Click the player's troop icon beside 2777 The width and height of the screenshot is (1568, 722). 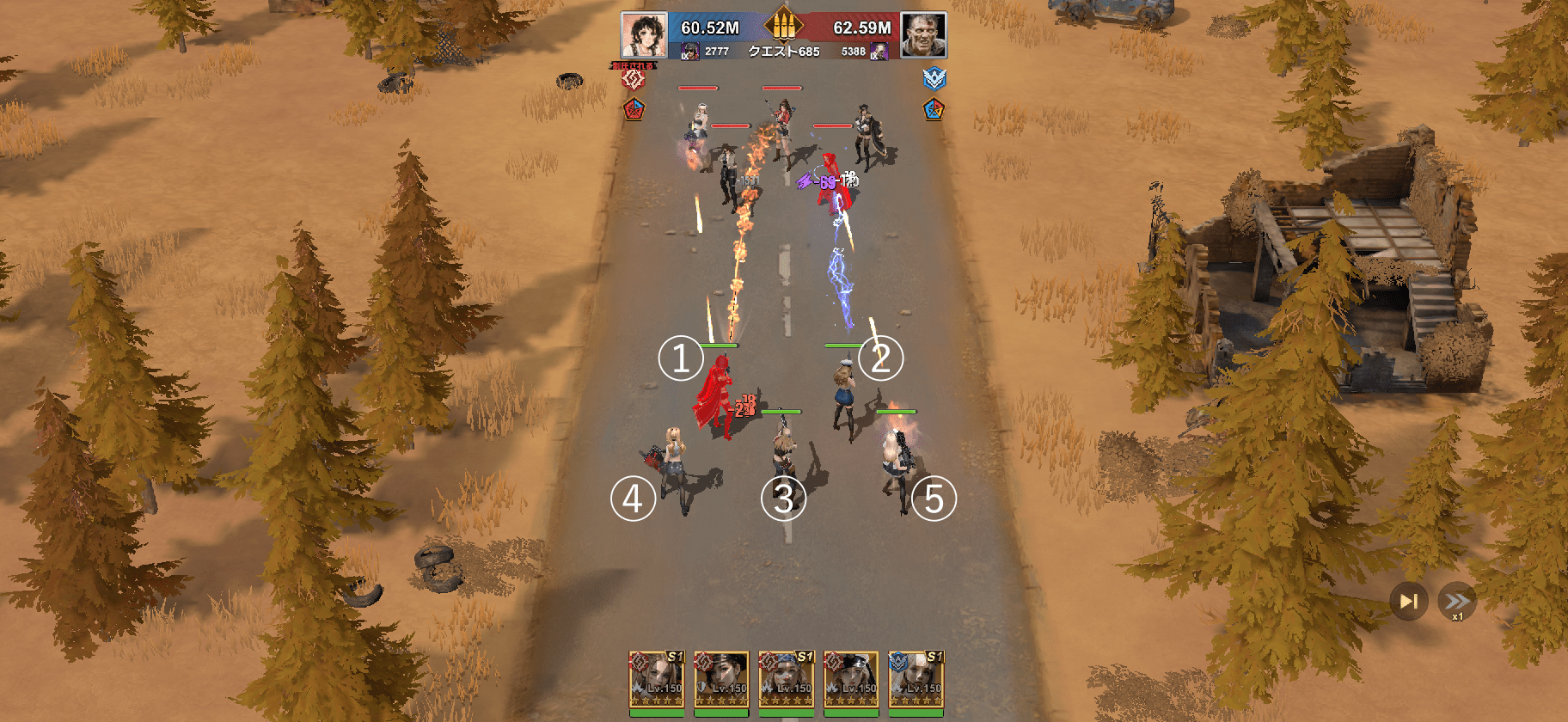(x=689, y=52)
